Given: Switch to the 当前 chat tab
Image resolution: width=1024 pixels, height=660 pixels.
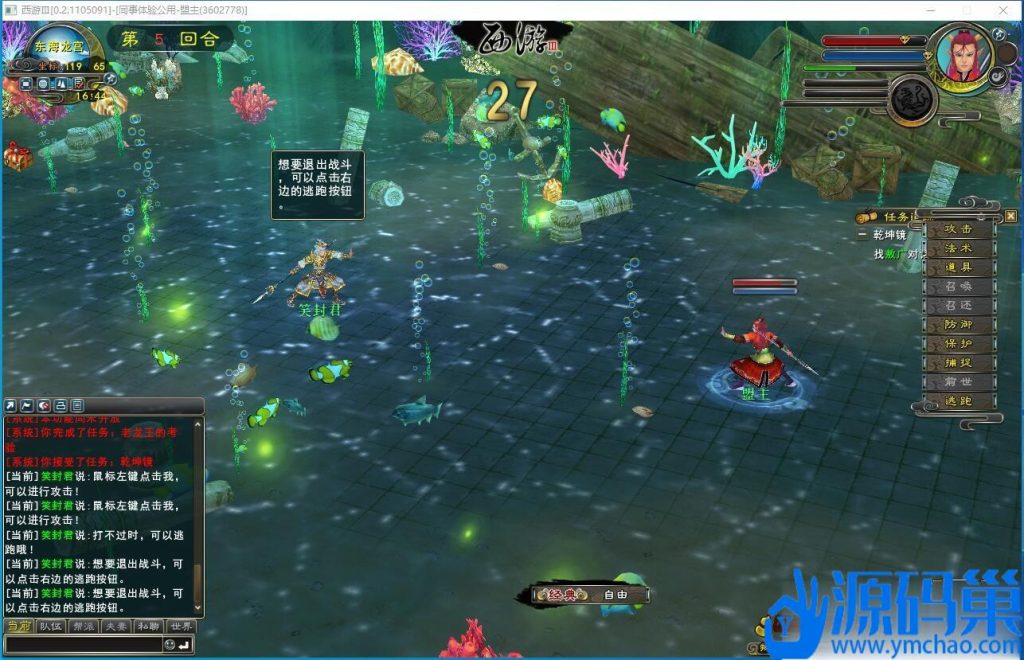Looking at the screenshot, I should click(18, 627).
